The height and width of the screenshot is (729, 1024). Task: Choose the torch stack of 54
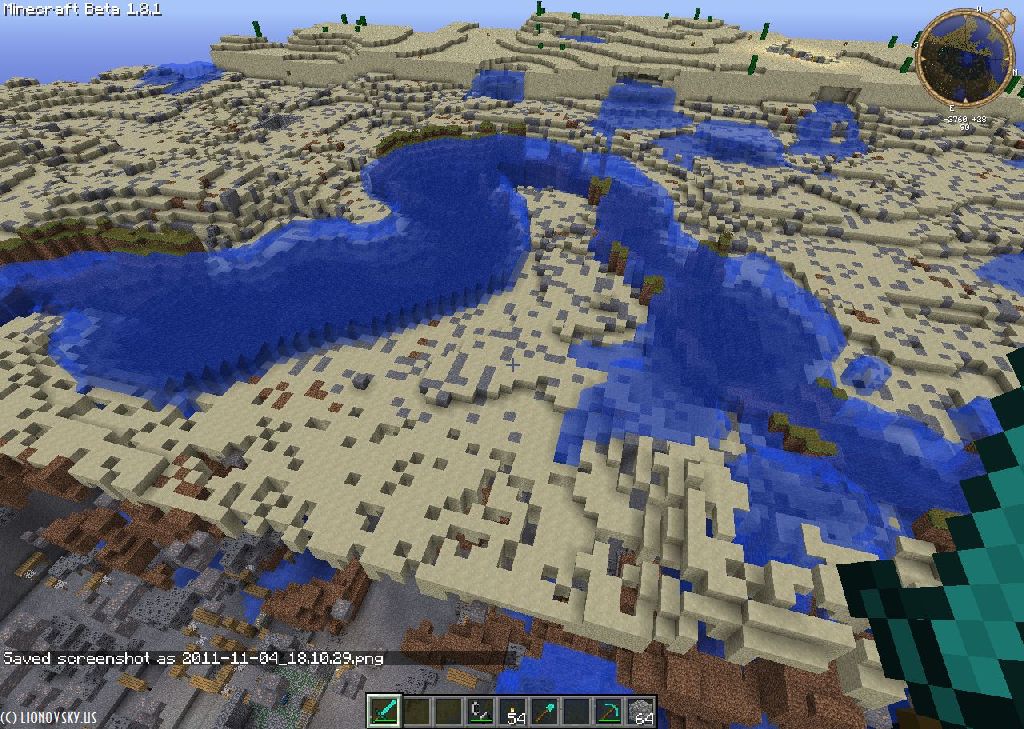[x=512, y=711]
